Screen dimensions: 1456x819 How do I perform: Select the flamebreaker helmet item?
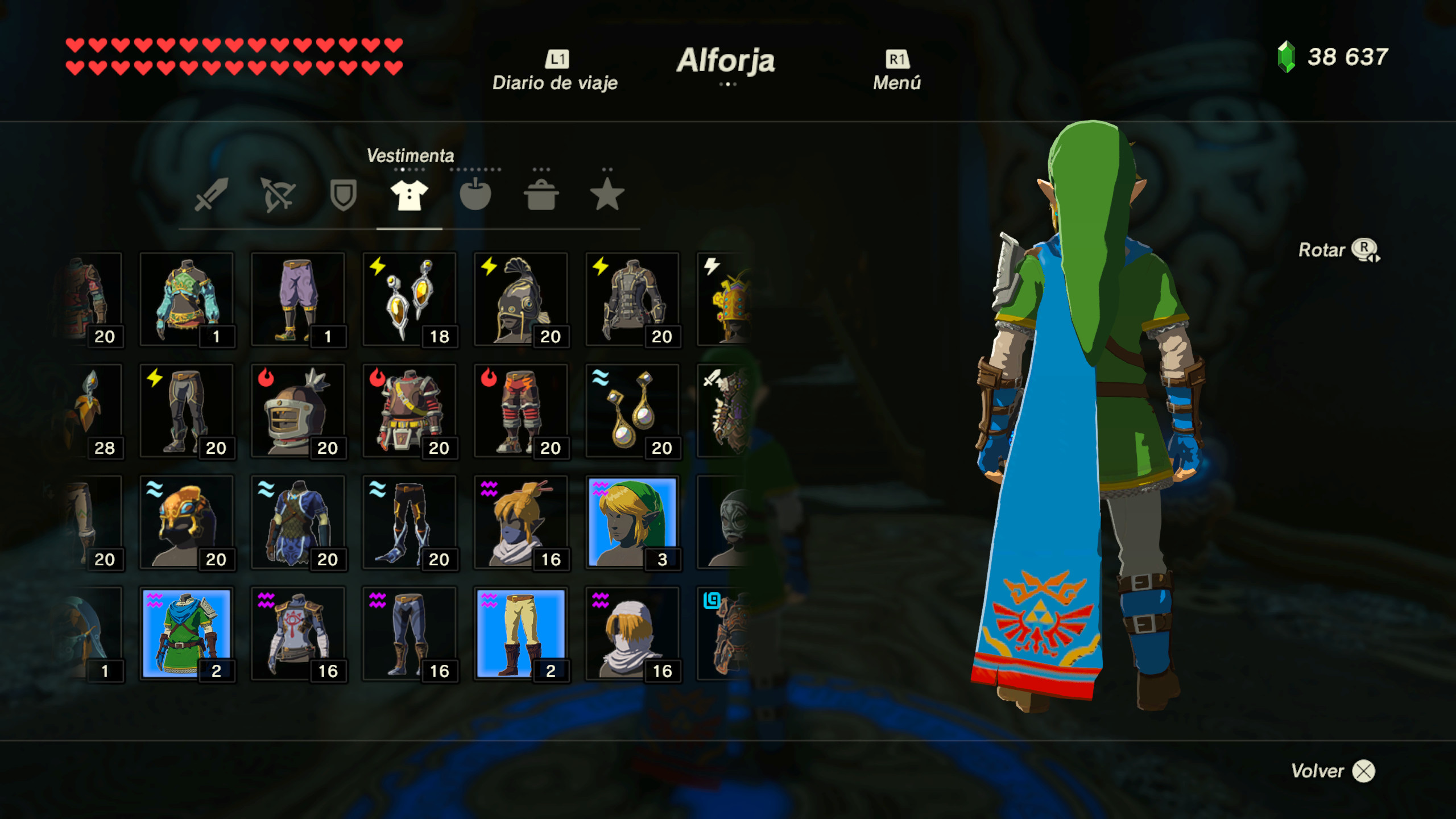tap(299, 409)
